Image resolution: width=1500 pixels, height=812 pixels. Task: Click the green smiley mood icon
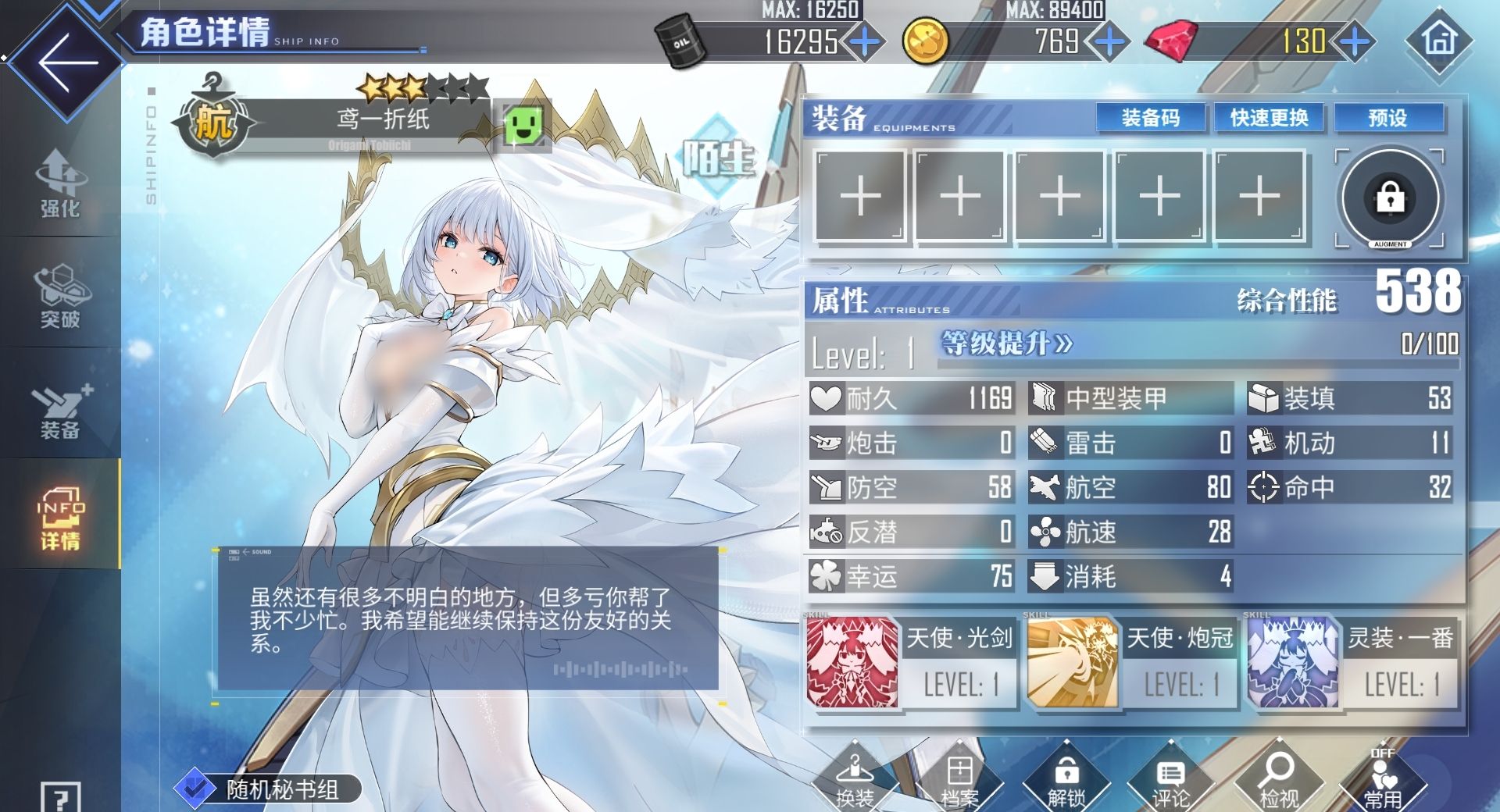click(x=524, y=125)
